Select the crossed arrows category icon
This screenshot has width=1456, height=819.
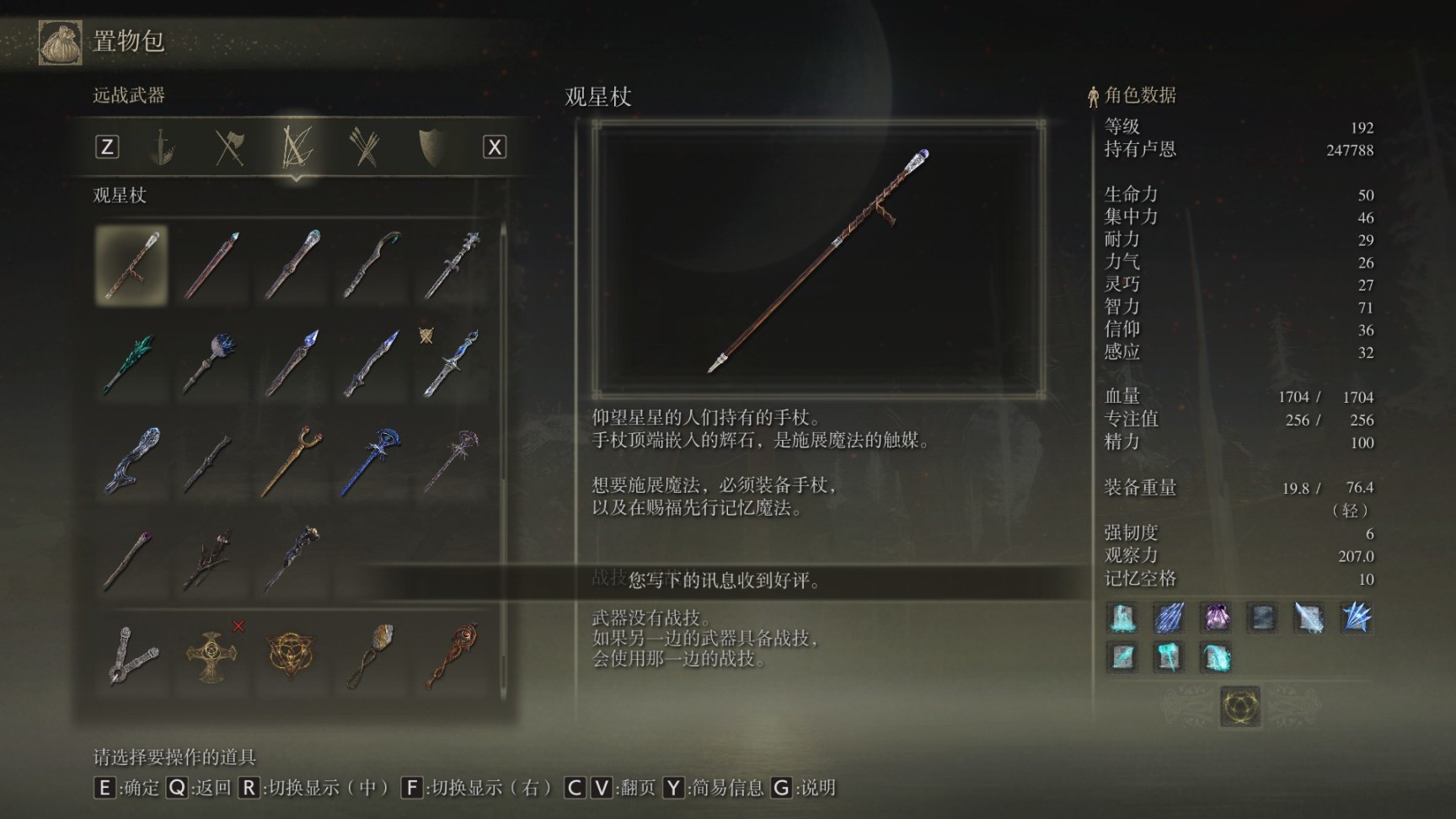(x=362, y=146)
